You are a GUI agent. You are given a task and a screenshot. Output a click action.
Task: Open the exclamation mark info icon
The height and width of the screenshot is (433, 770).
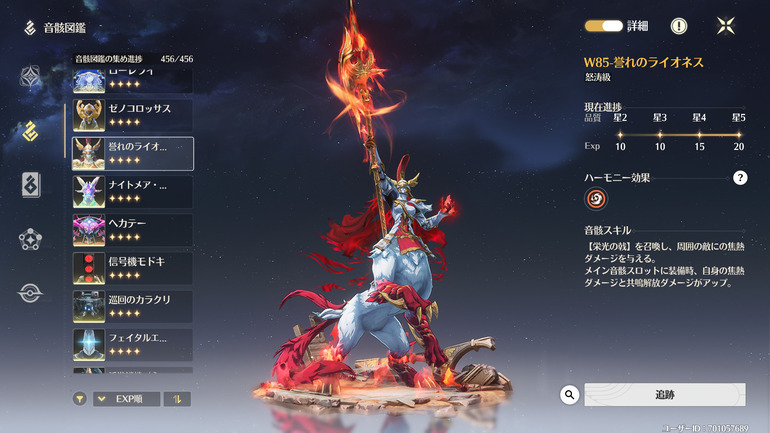click(x=679, y=26)
